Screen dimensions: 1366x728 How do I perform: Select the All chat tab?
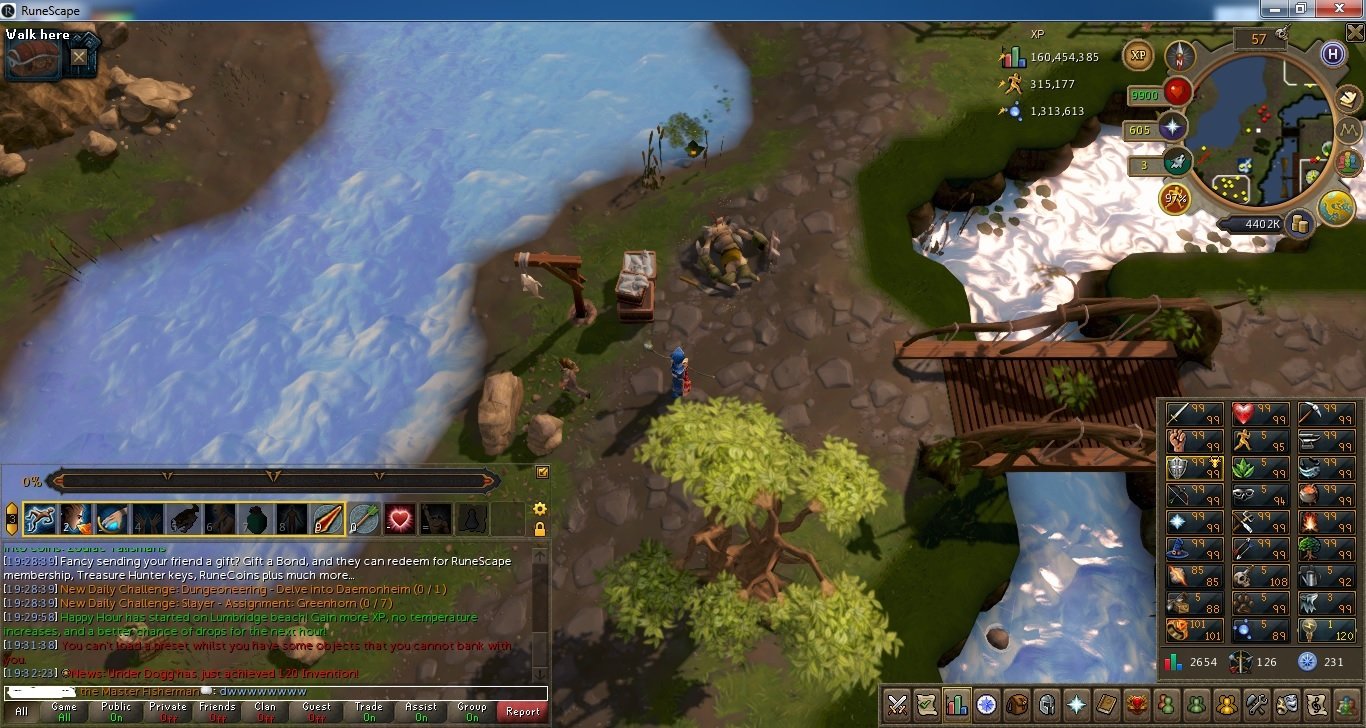point(21,711)
